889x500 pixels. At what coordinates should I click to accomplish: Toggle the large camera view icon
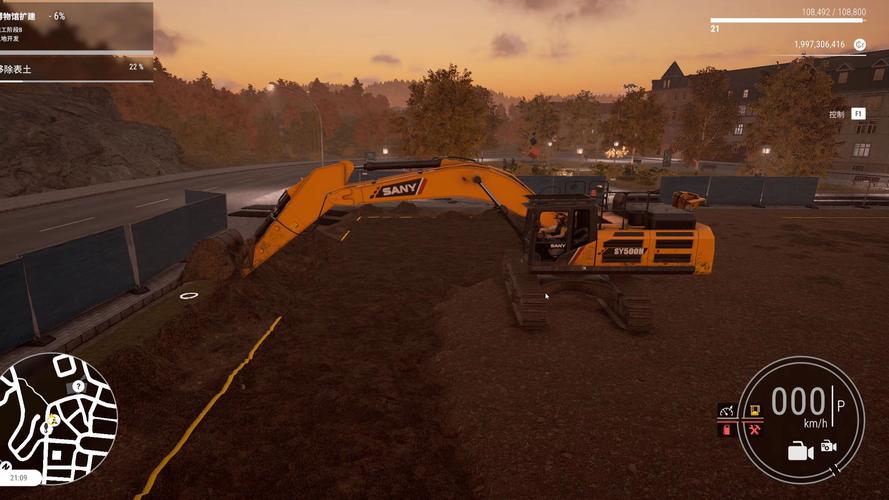800,452
